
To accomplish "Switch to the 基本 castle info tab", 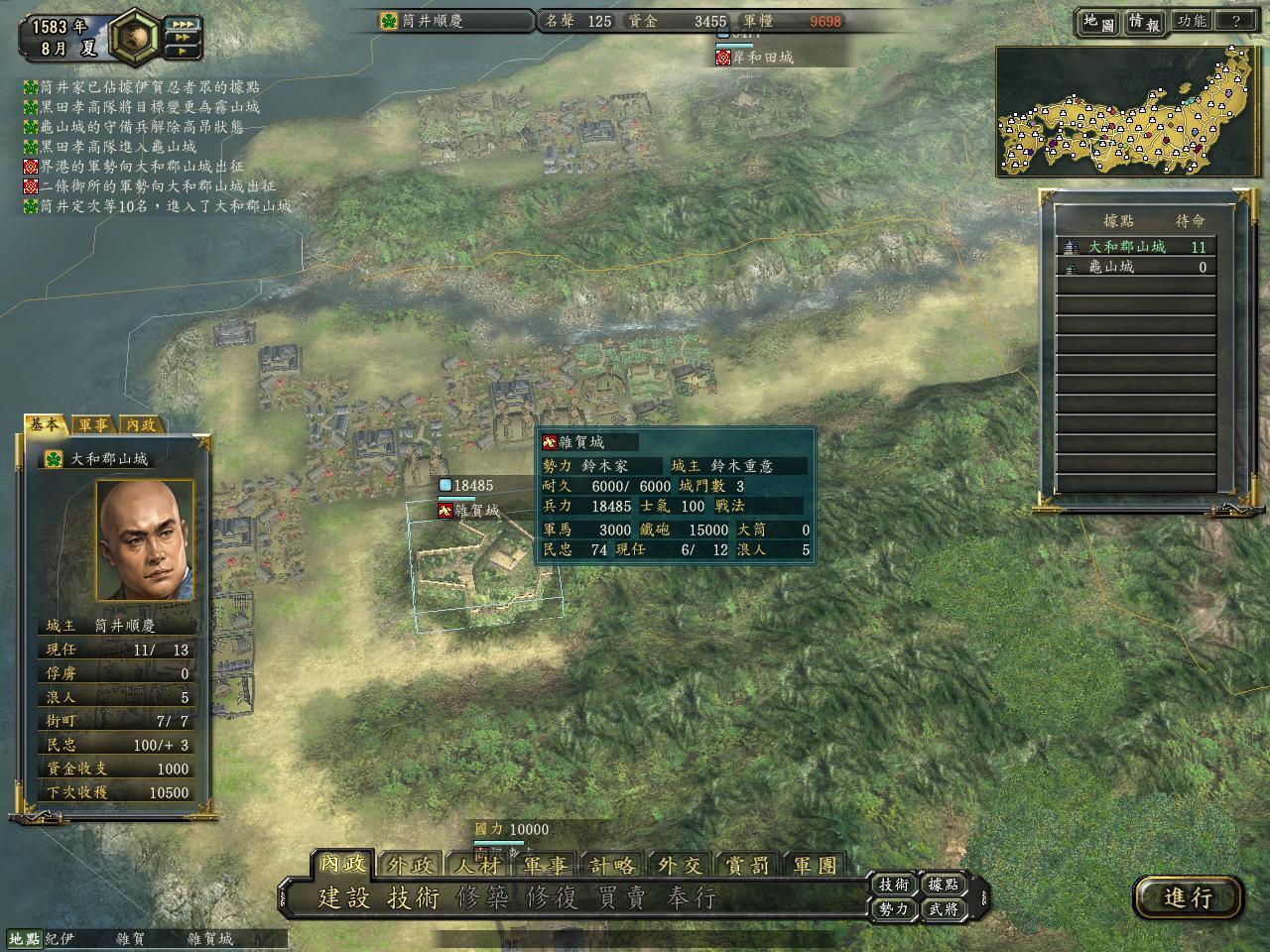I will tap(45, 424).
